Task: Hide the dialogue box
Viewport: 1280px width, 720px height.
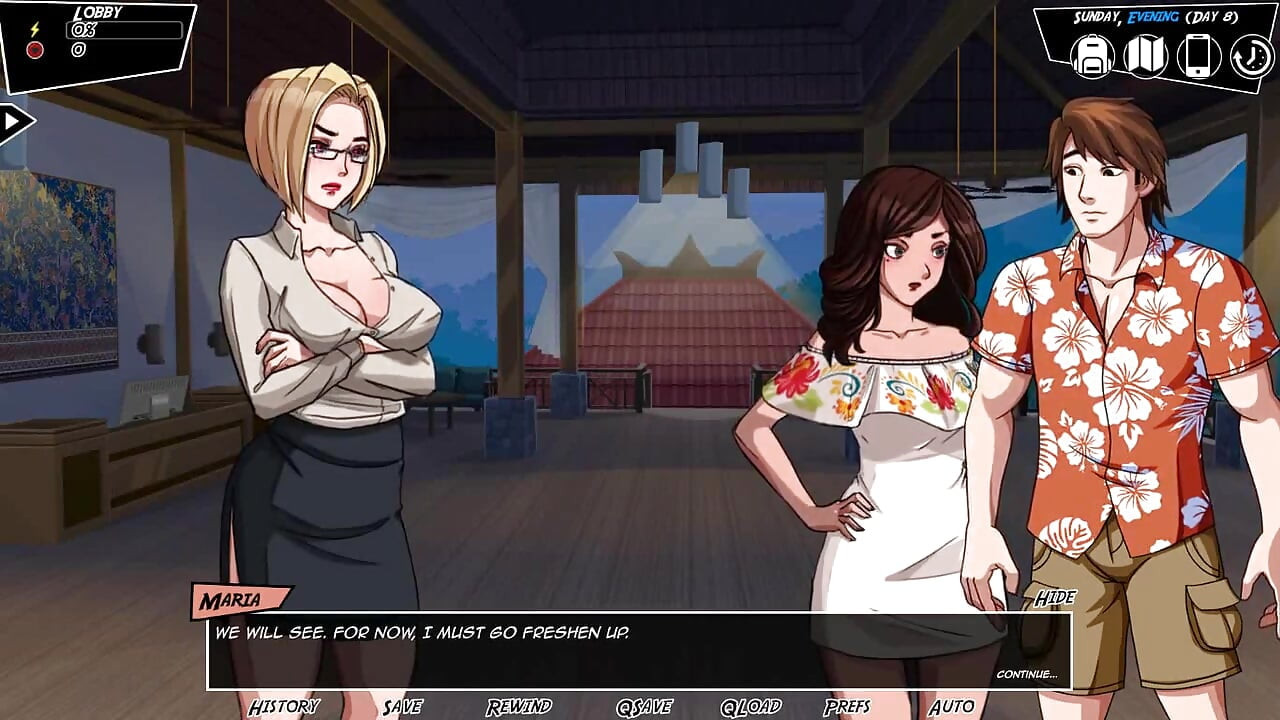Action: click(x=1055, y=598)
